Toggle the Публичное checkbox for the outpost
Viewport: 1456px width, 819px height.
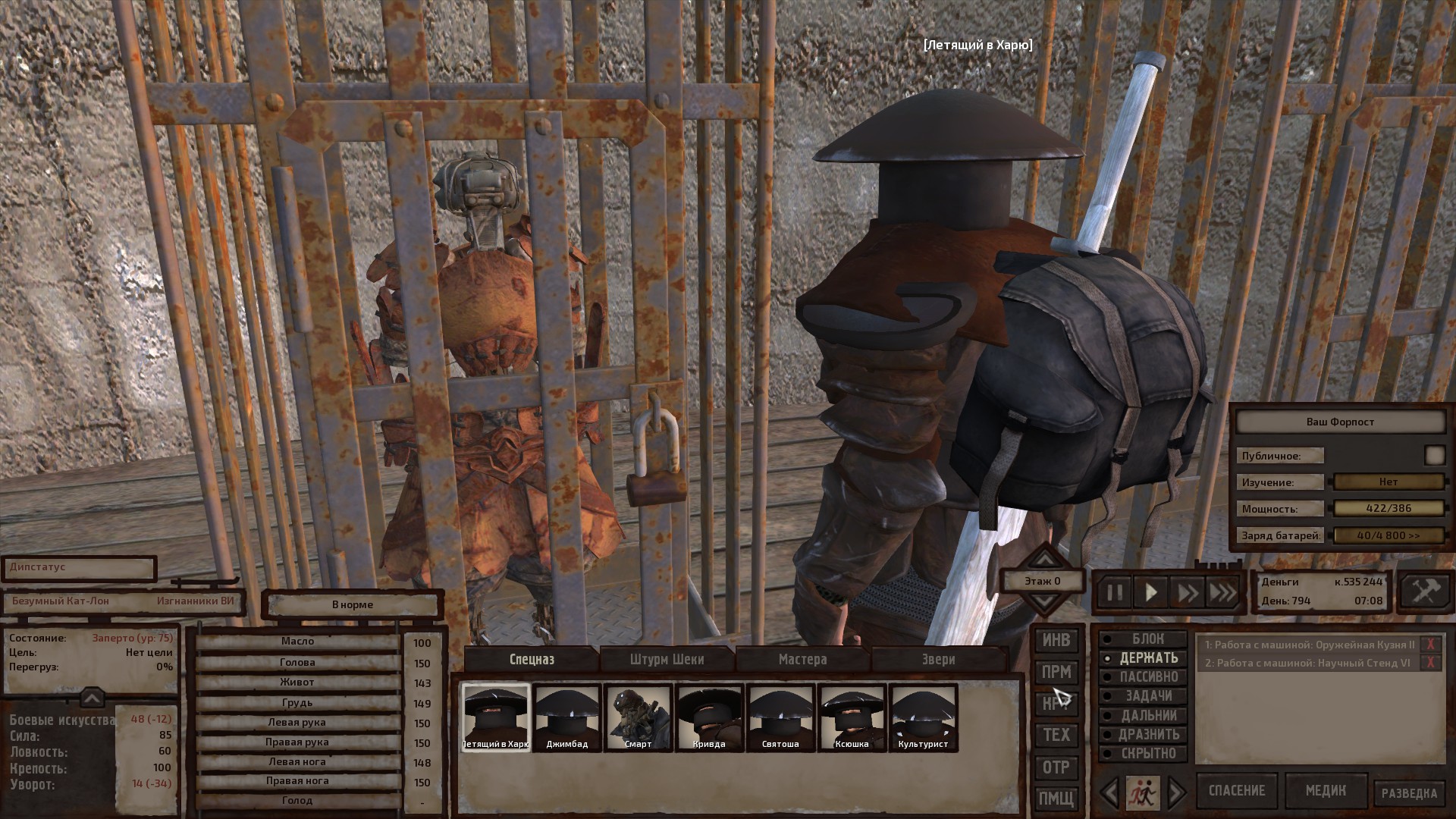point(1436,454)
